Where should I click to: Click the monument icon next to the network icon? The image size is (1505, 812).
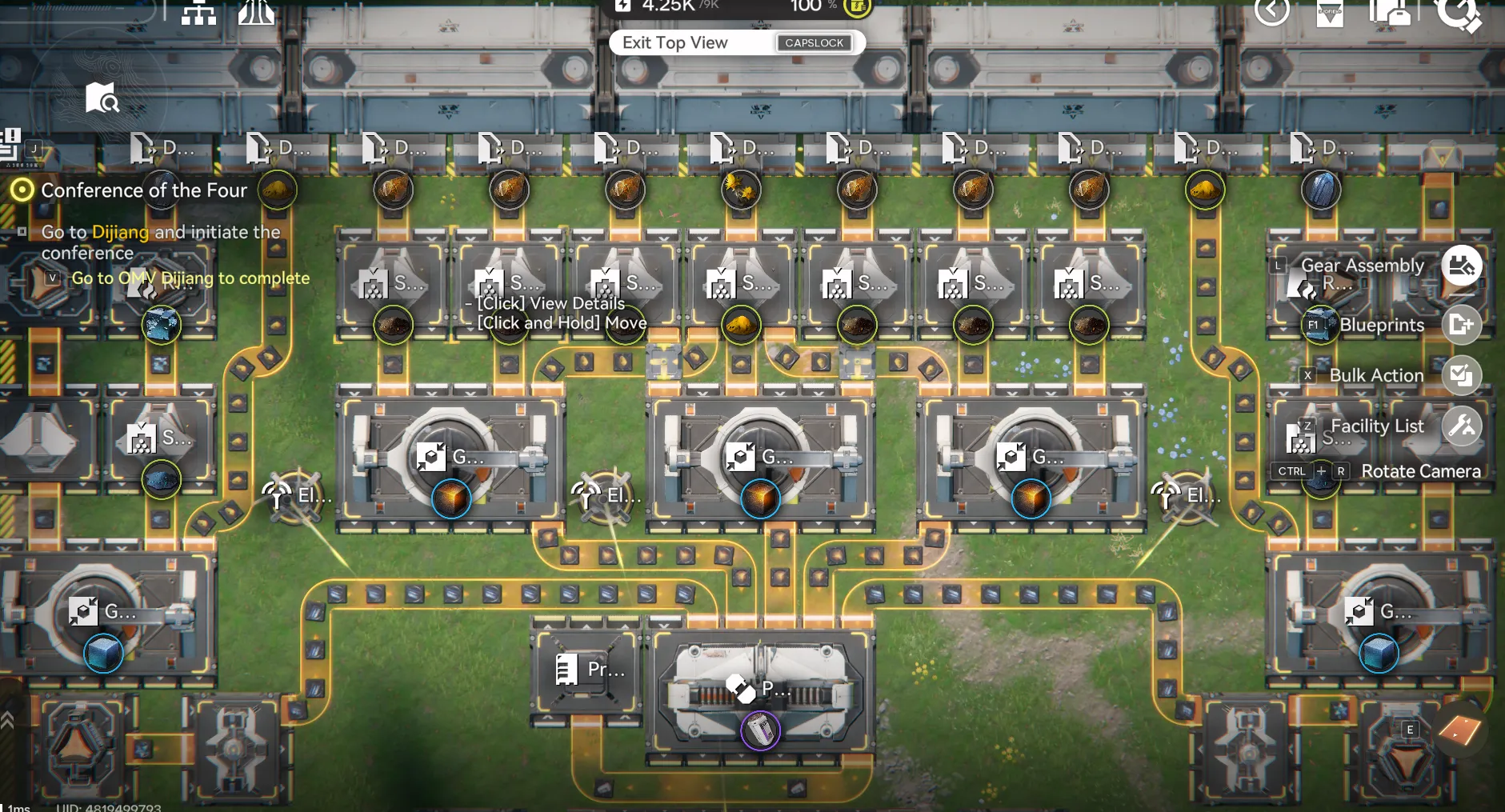coord(257,13)
